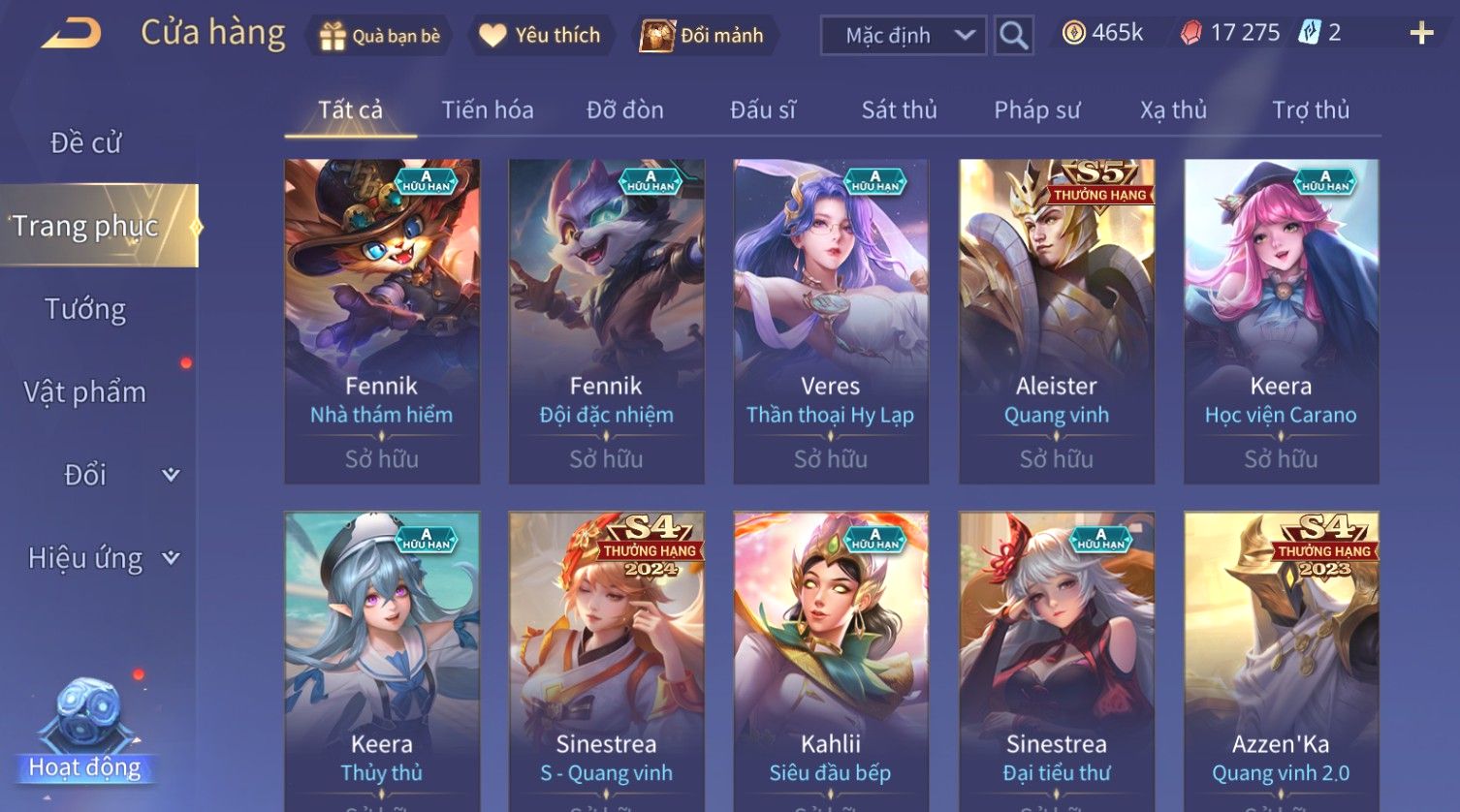Add currency with the plus button

pyautogui.click(x=1421, y=34)
